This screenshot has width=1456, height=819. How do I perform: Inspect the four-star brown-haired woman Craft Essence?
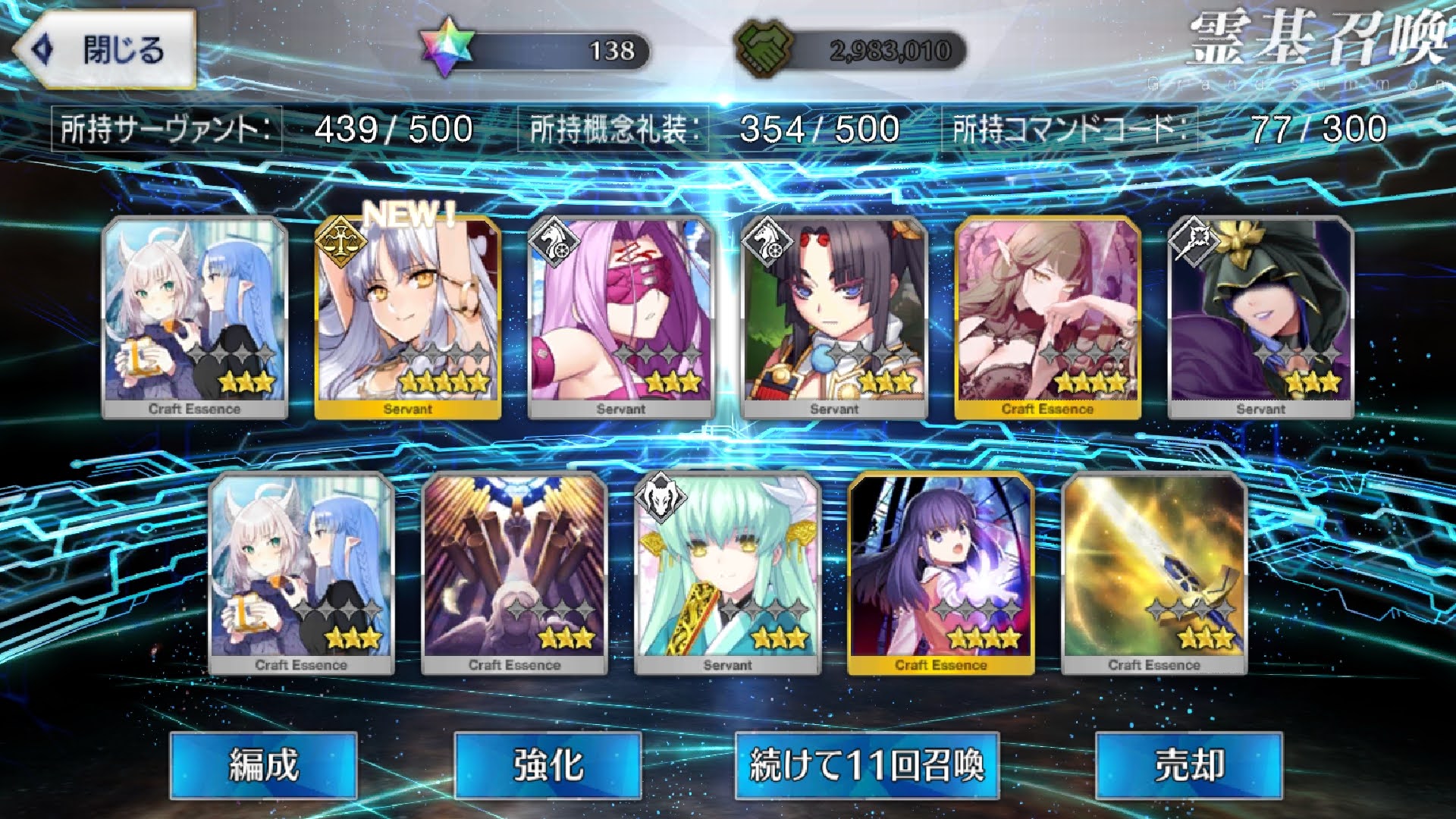[x=1047, y=317]
